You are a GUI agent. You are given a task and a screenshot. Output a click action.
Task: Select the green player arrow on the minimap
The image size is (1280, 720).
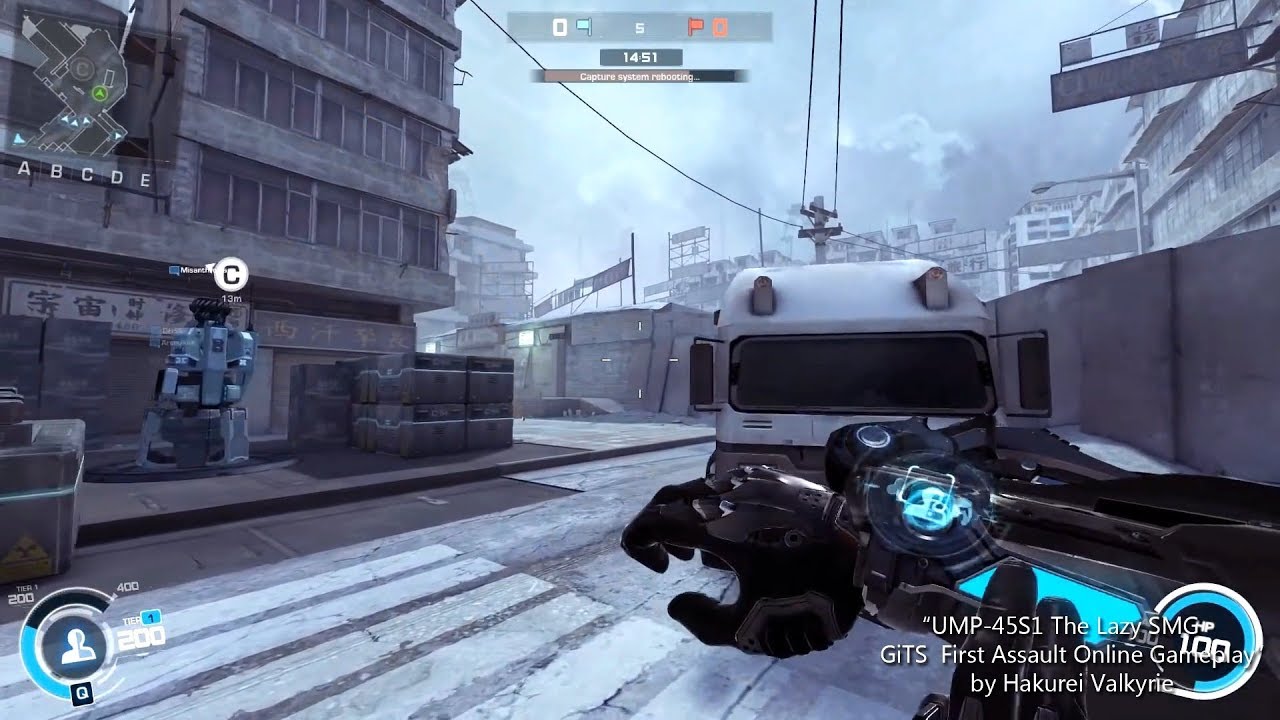click(100, 93)
